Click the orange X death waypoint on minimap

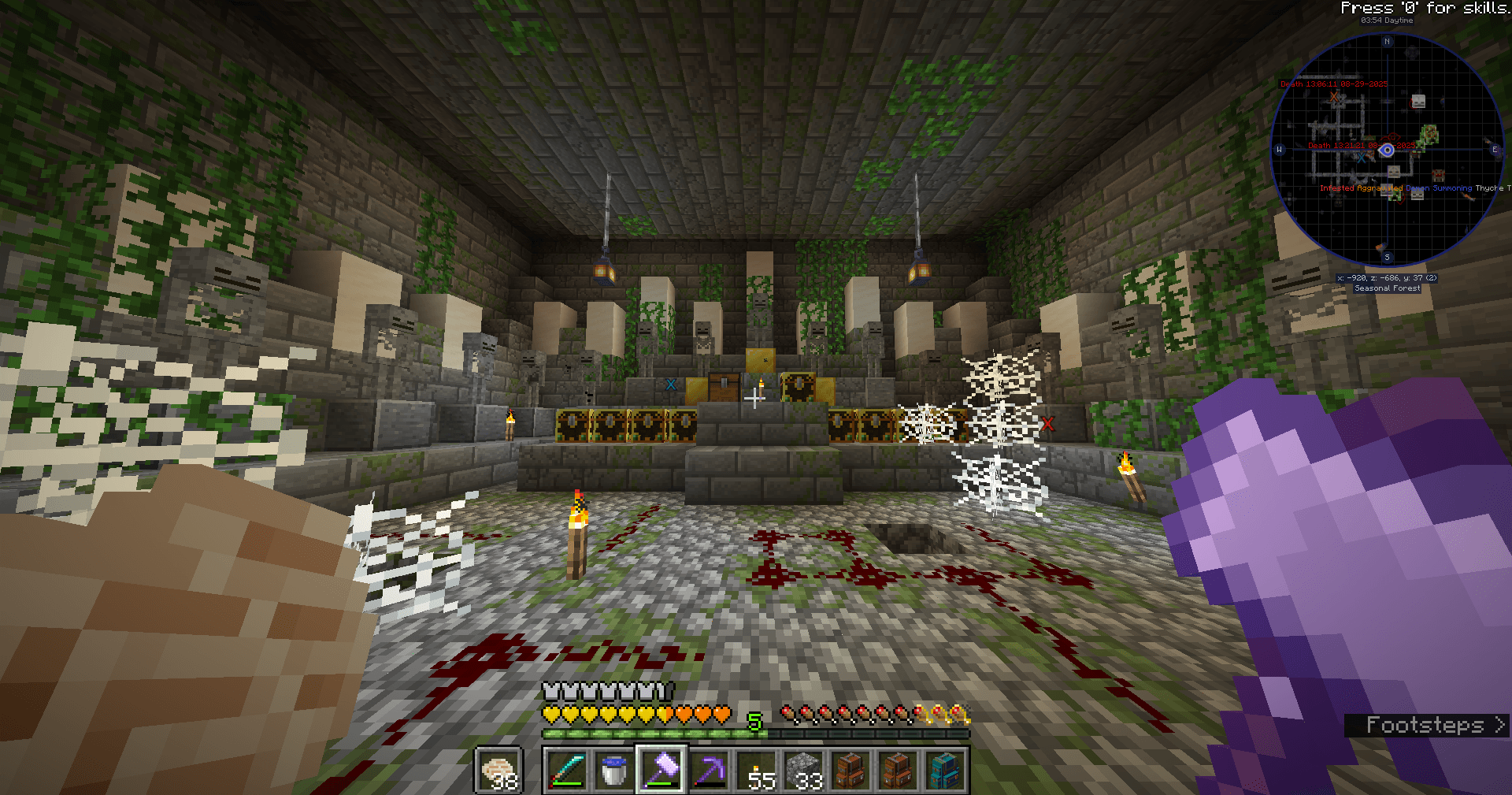pos(1334,97)
